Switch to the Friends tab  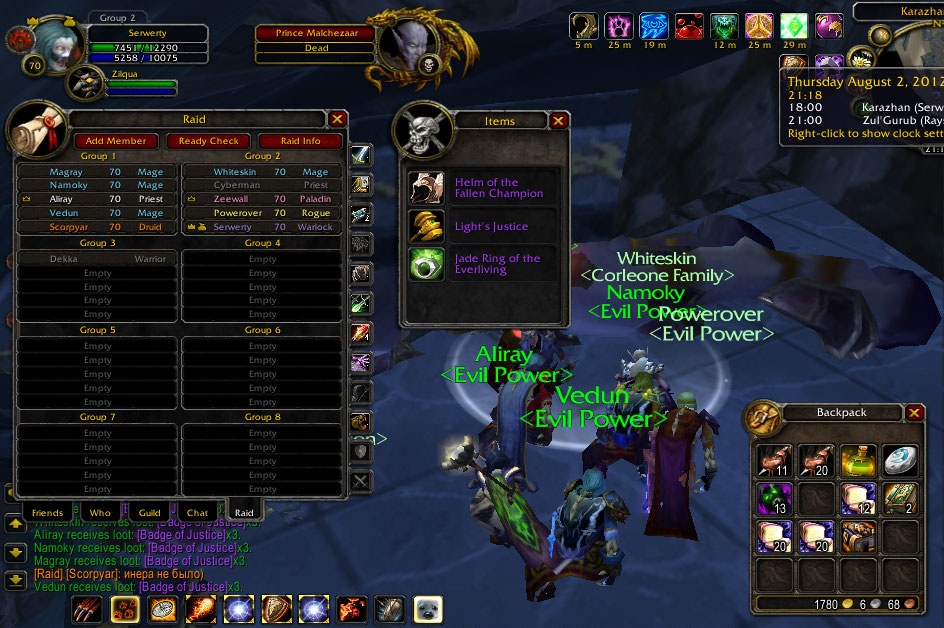pyautogui.click(x=47, y=513)
